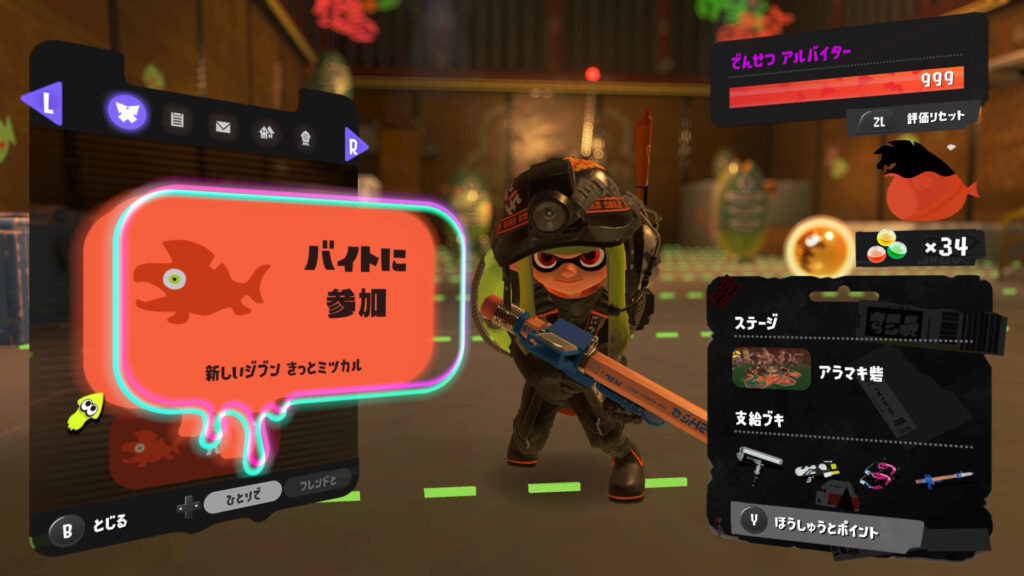Open the tombstone-shaped icon tab
The width and height of the screenshot is (1024, 576).
point(306,138)
